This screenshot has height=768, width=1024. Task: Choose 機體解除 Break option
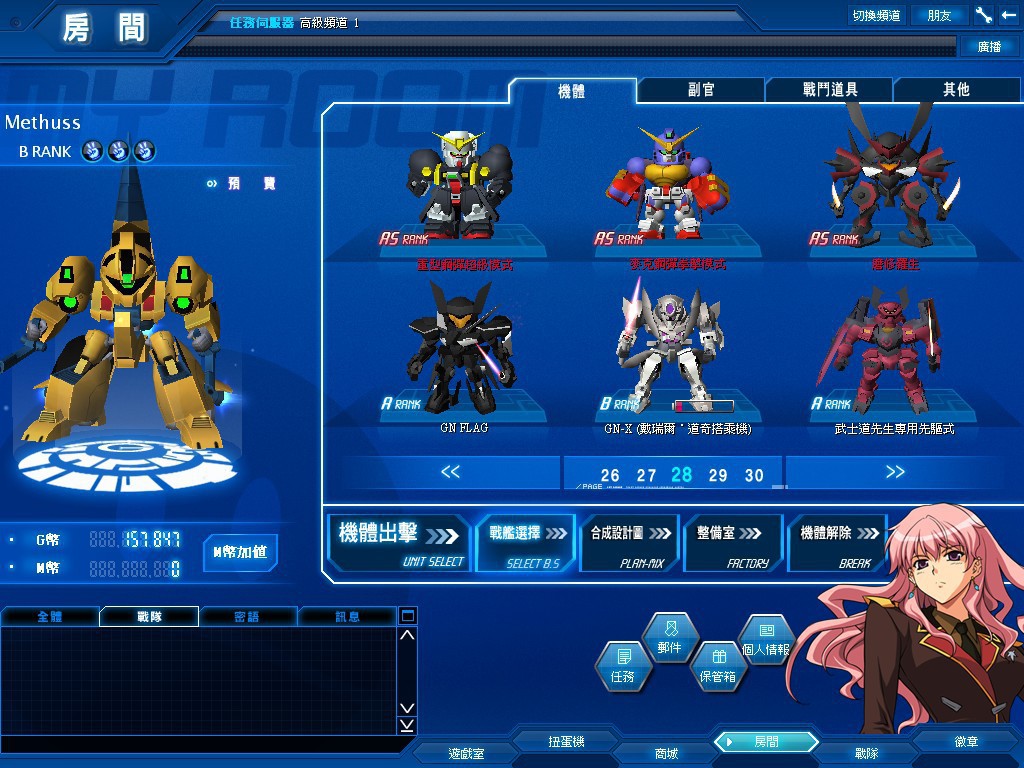click(x=838, y=543)
